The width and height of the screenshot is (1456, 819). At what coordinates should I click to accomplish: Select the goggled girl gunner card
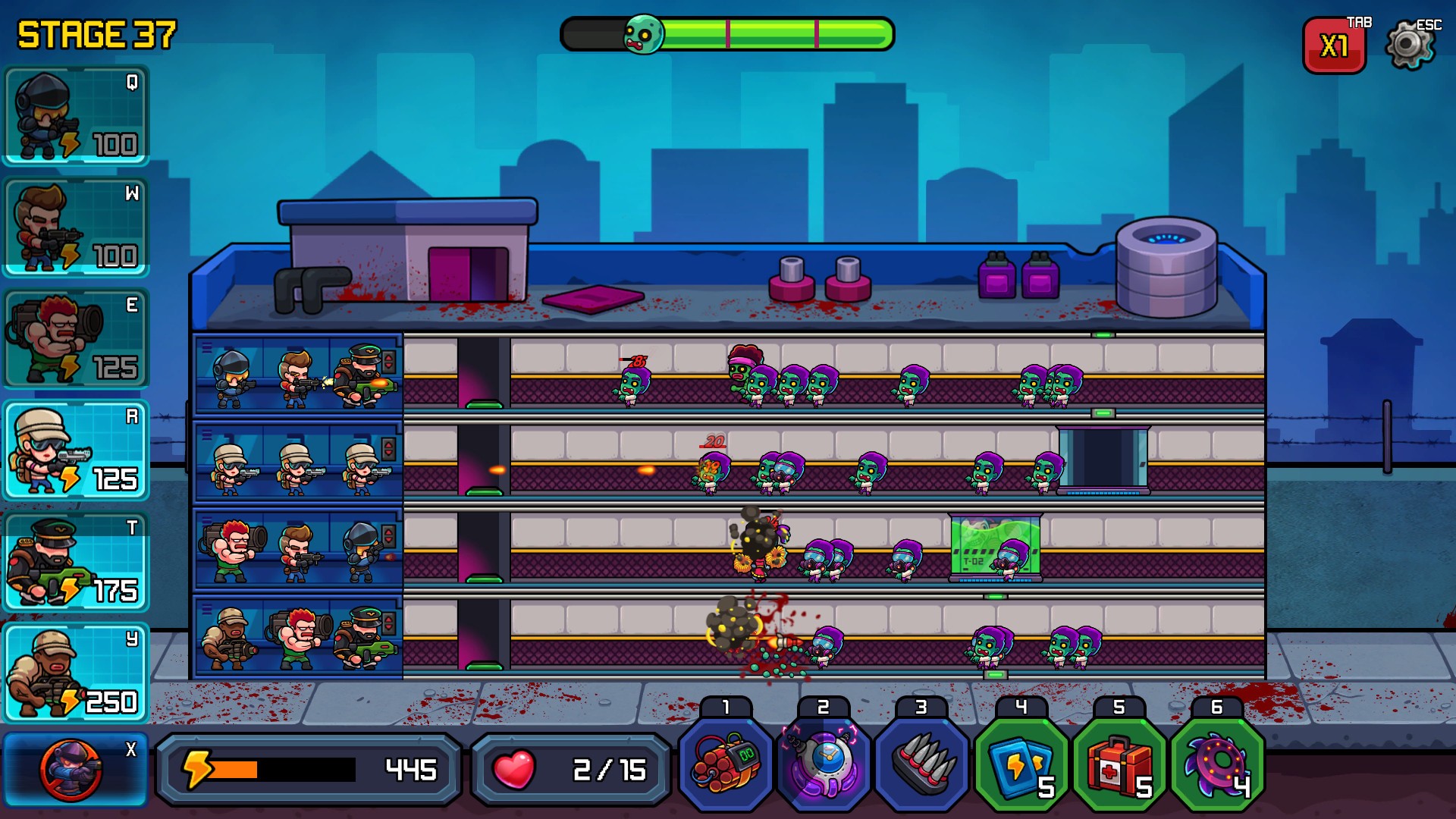(76, 450)
